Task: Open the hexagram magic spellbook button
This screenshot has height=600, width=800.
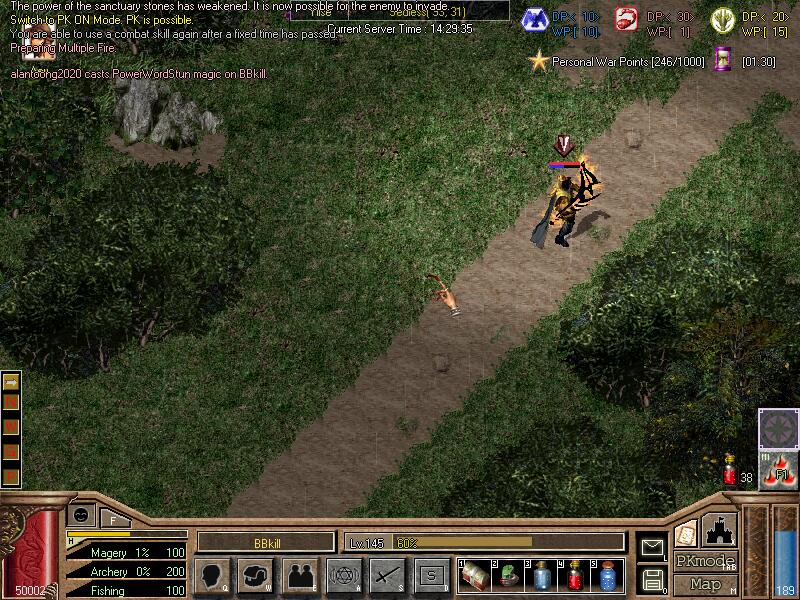Action: point(344,576)
